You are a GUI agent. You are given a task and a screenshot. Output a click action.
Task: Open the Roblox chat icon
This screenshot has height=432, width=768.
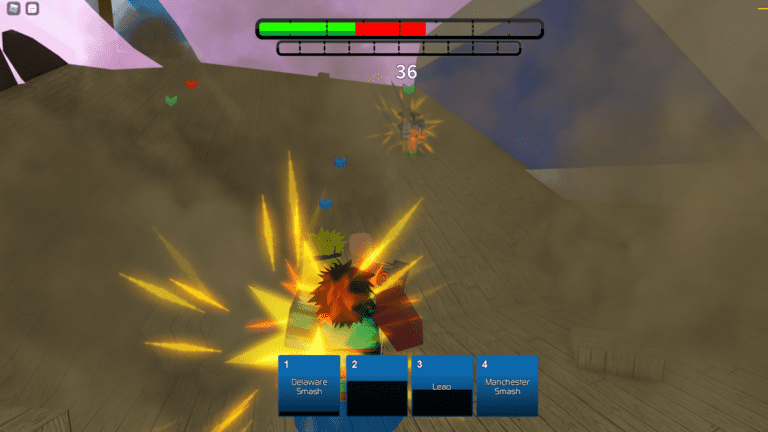coord(32,9)
